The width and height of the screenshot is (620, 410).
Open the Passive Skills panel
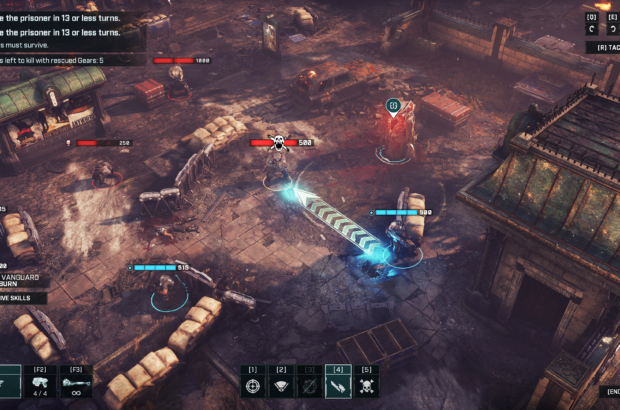pos(22,298)
